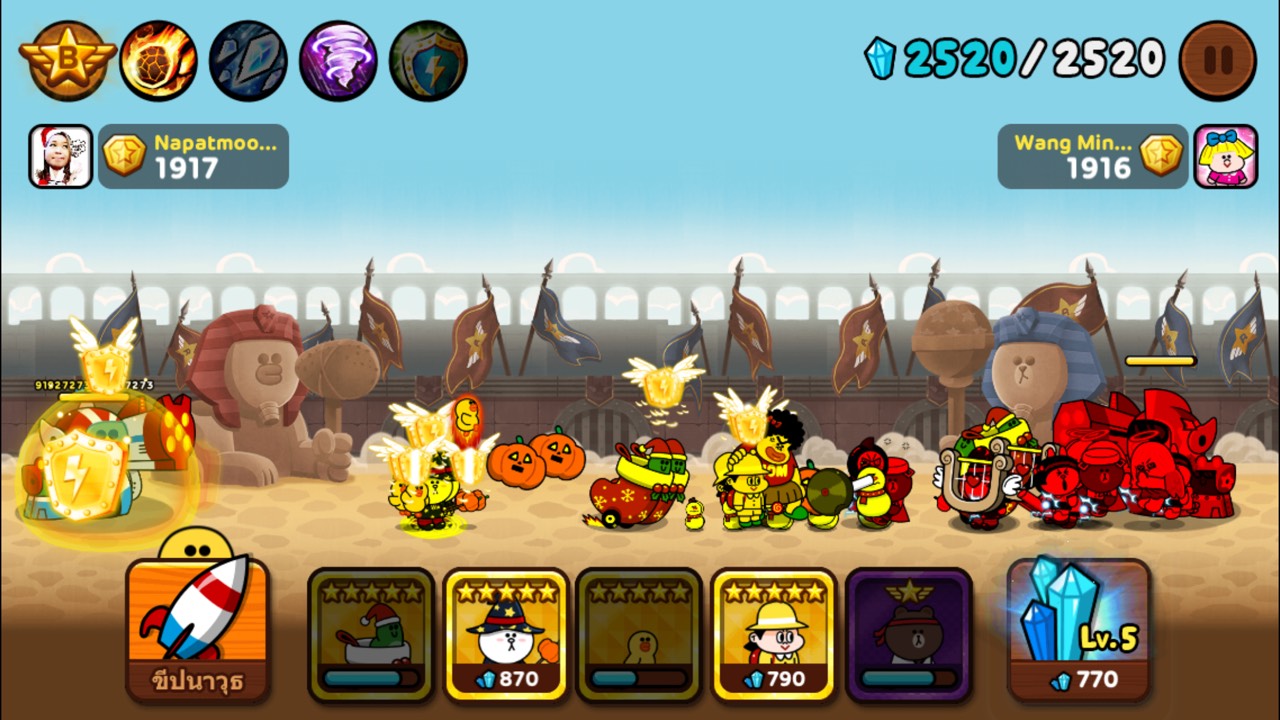This screenshot has height=720, width=1280.
Task: Choose the red headband Brown unit card
Action: pyautogui.click(x=908, y=633)
